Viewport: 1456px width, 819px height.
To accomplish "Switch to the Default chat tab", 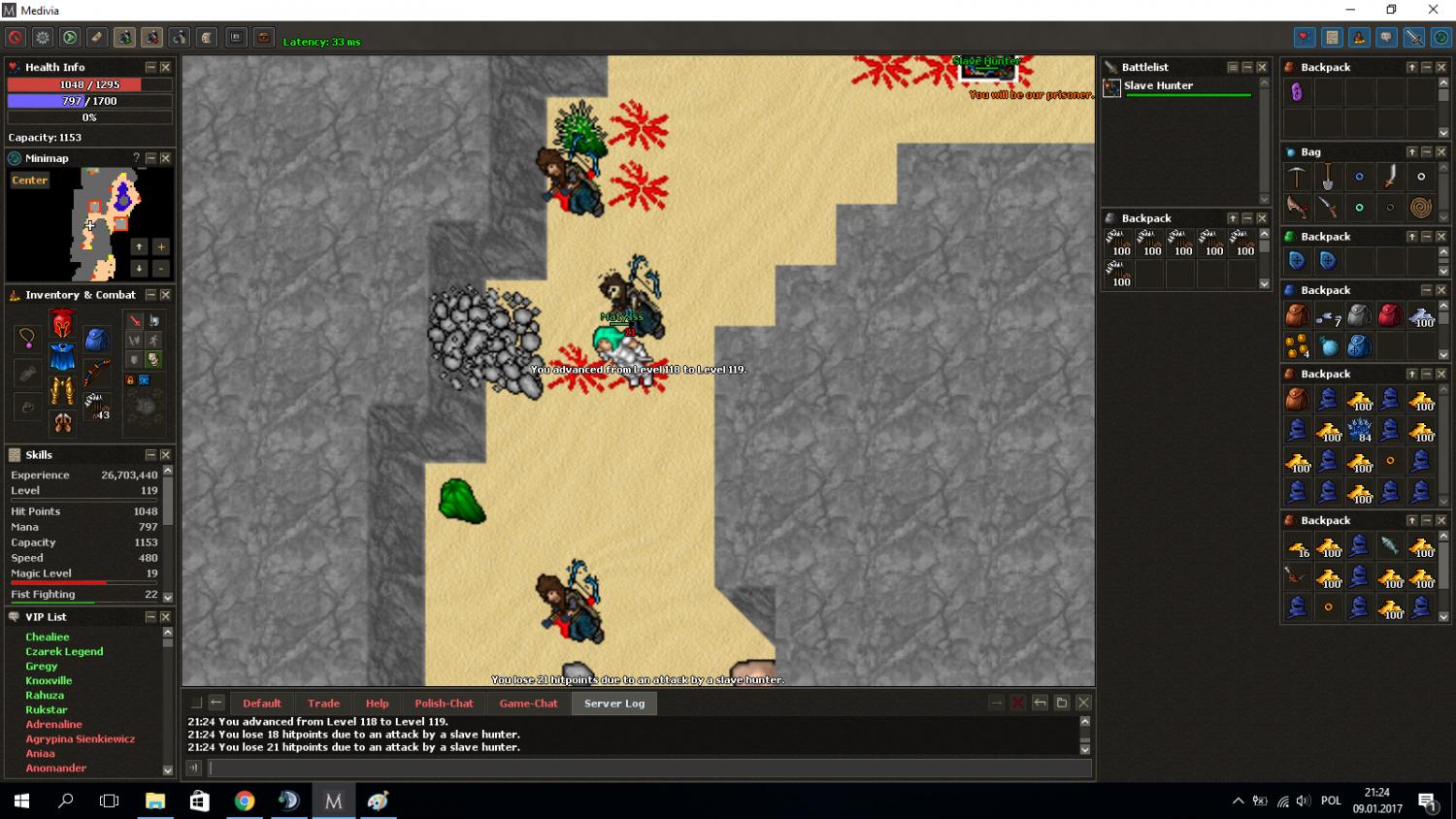I will pyautogui.click(x=261, y=704).
